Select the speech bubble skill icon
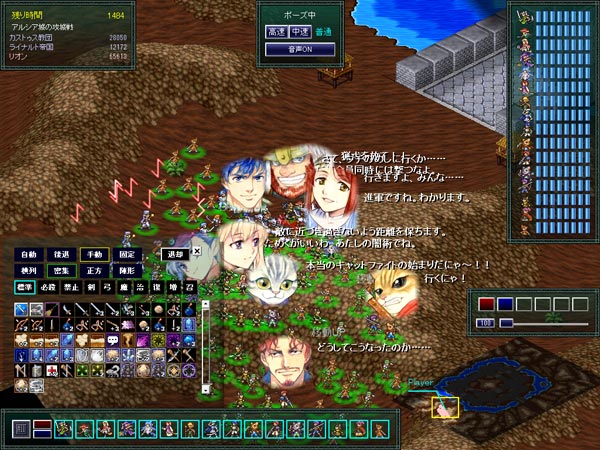 click(x=113, y=340)
